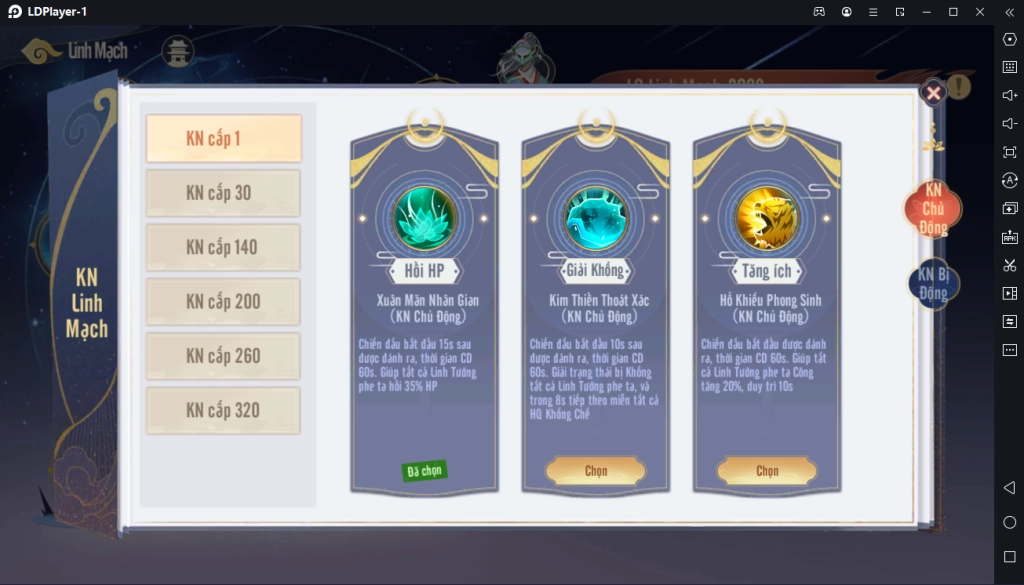Click Chọn under Hổ Khiếu Phong Sinh

point(767,471)
